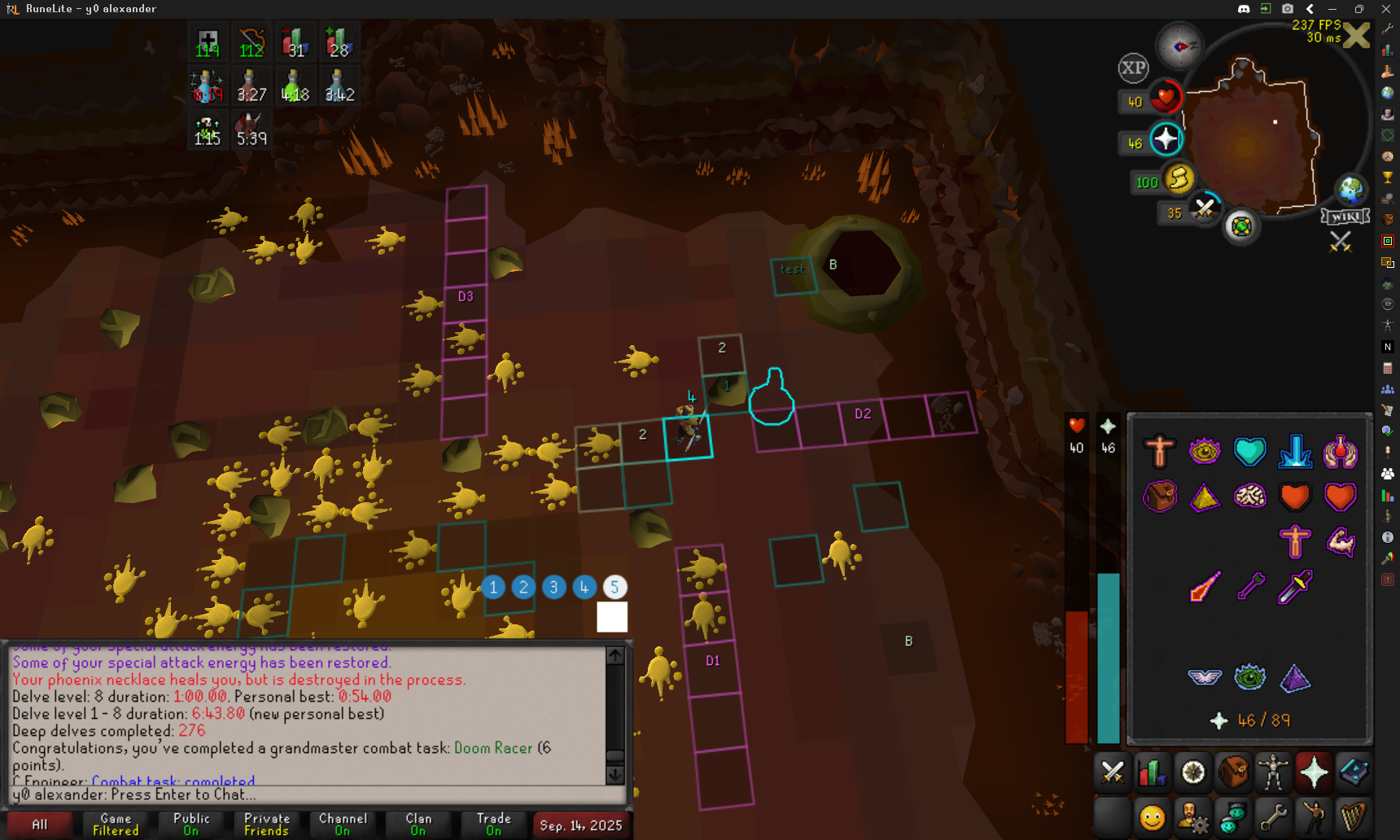Select the number 3 circle marker
This screenshot has height=840, width=1400.
(x=553, y=587)
